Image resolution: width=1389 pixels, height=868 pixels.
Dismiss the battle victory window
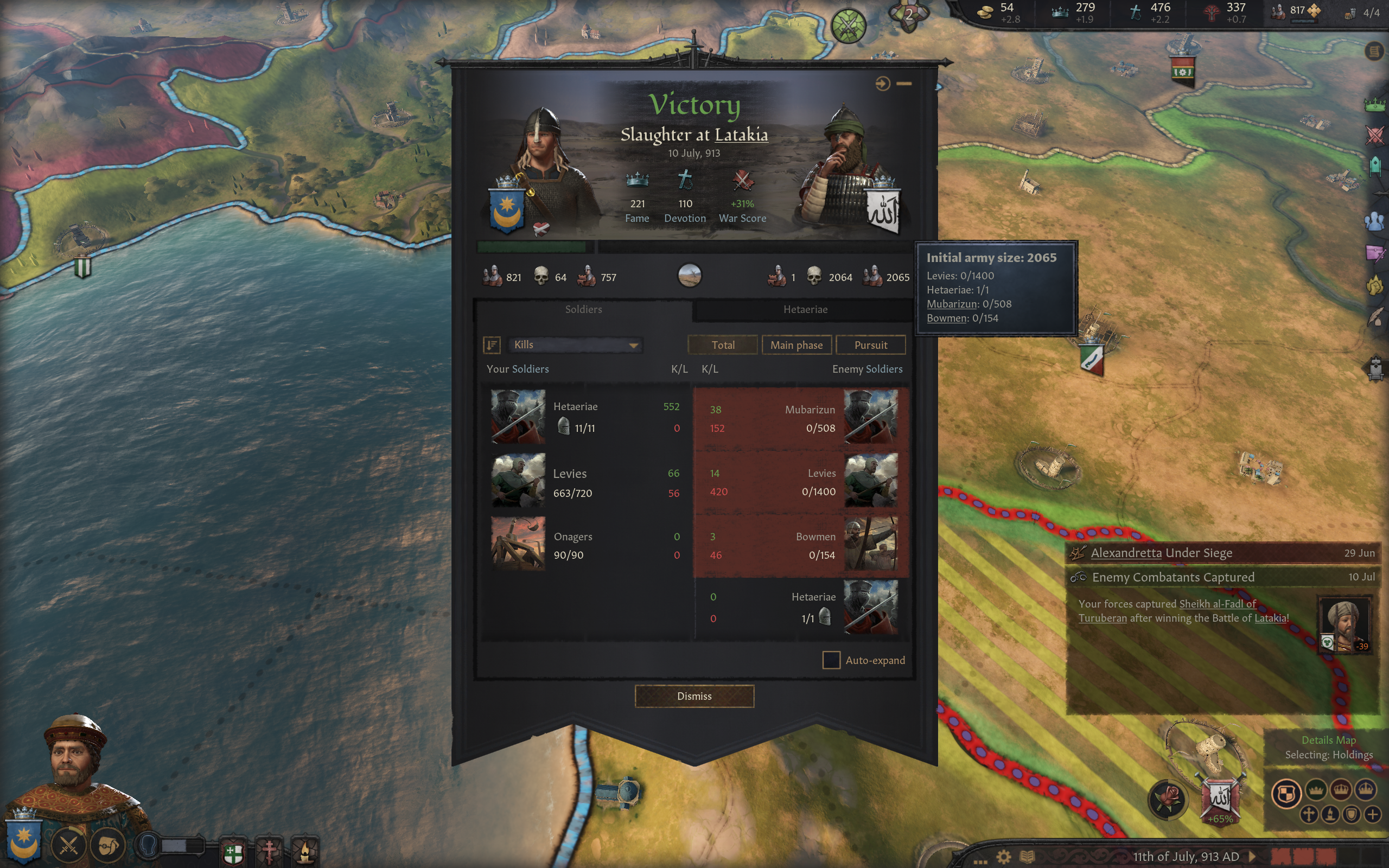(x=694, y=696)
